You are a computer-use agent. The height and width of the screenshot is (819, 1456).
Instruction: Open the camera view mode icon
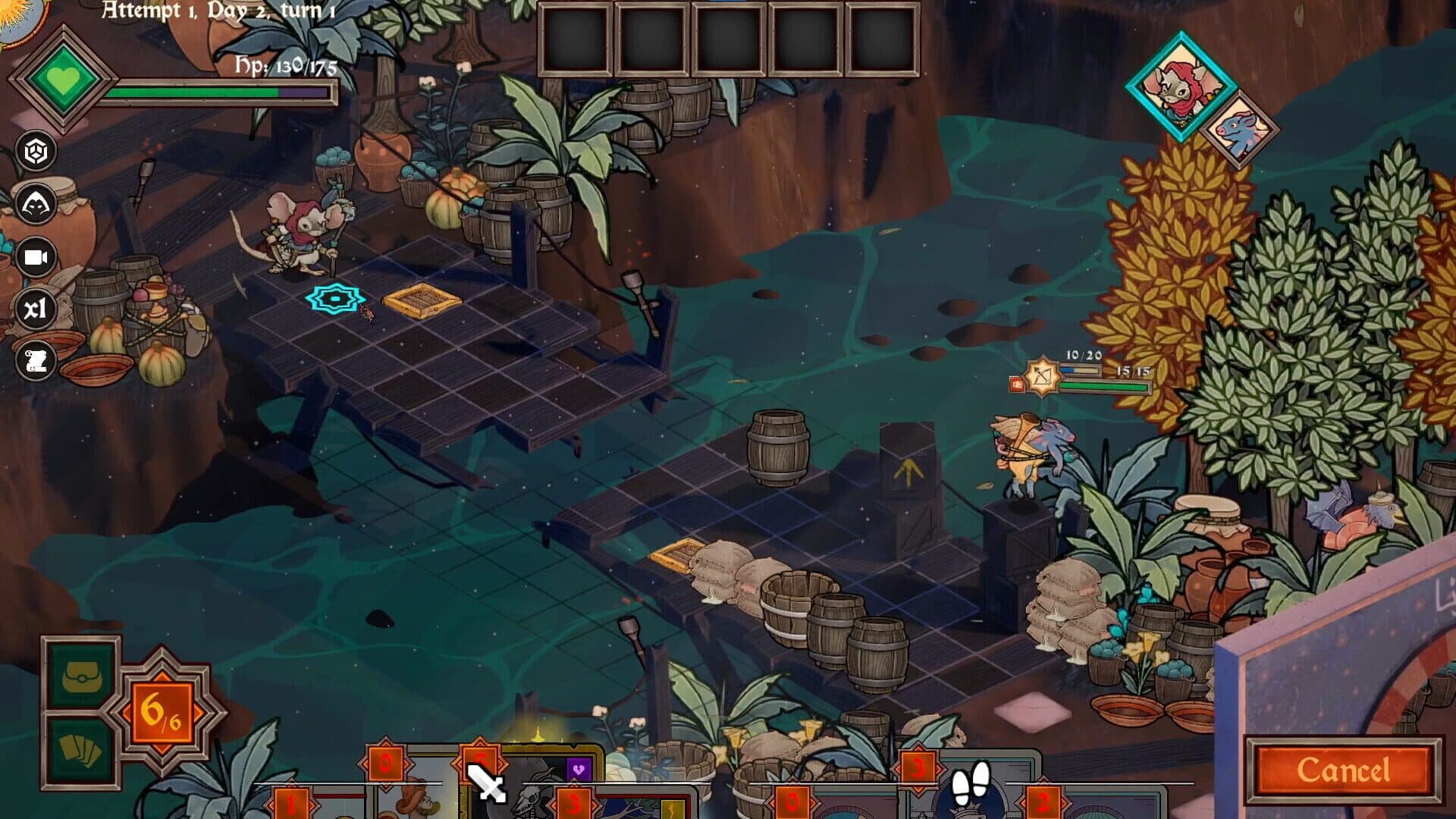point(36,256)
